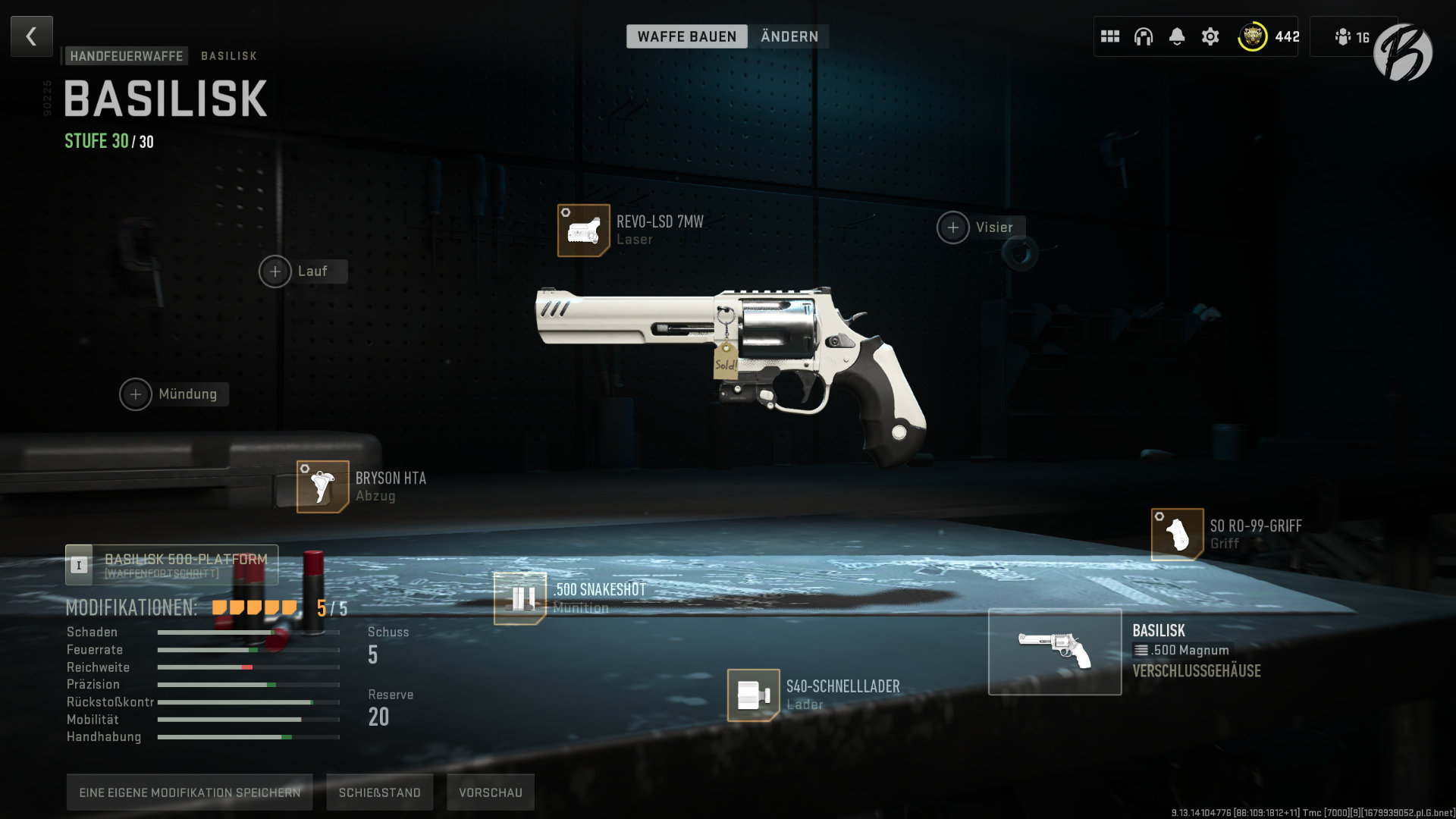1456x819 pixels.
Task: Open the Visier optic slot
Action: pyautogui.click(x=953, y=227)
